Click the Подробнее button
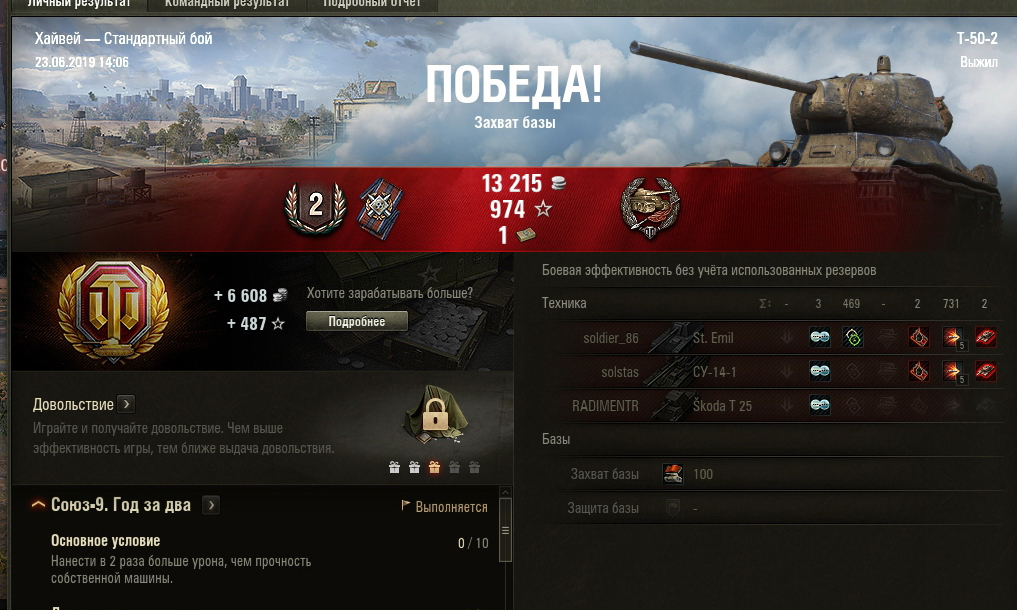 [x=357, y=321]
